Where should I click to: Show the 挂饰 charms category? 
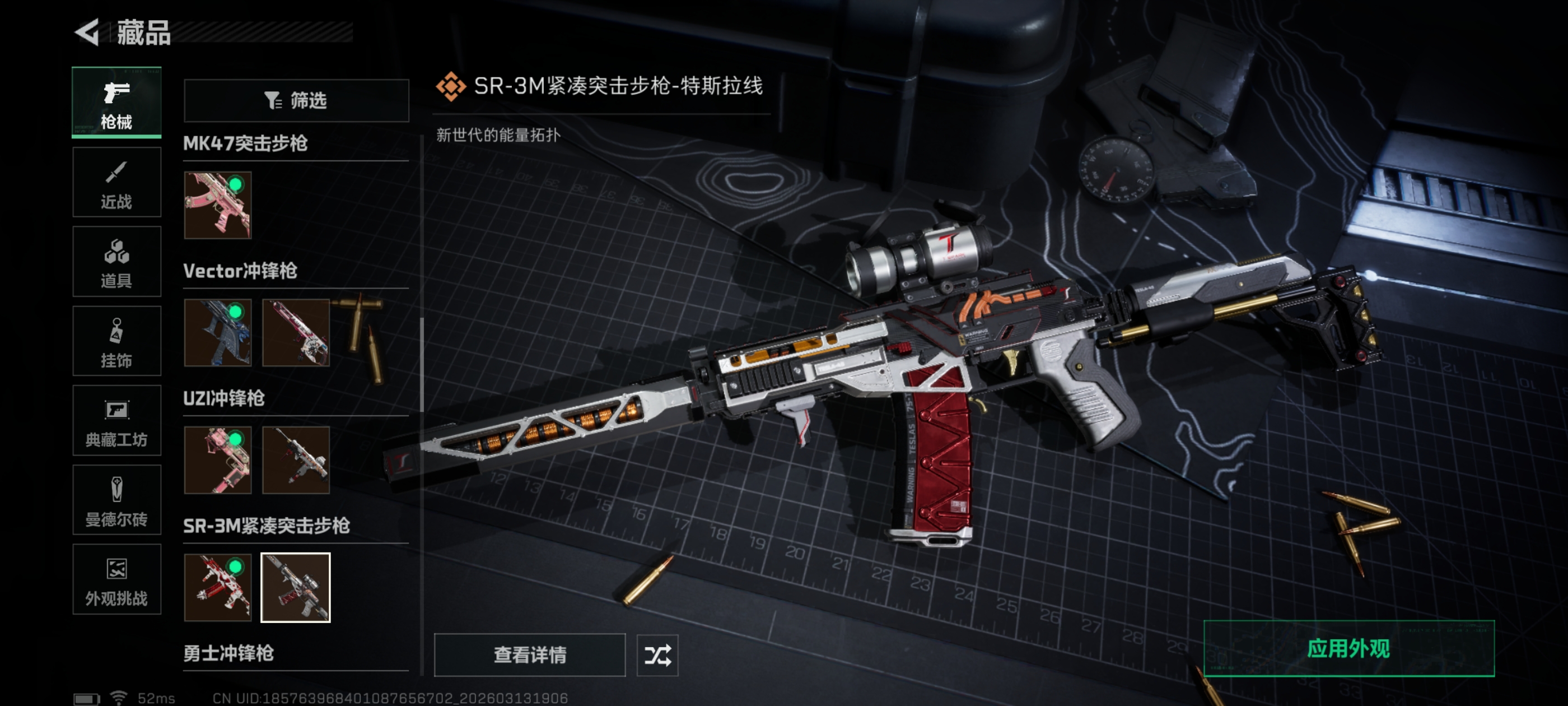pos(116,341)
